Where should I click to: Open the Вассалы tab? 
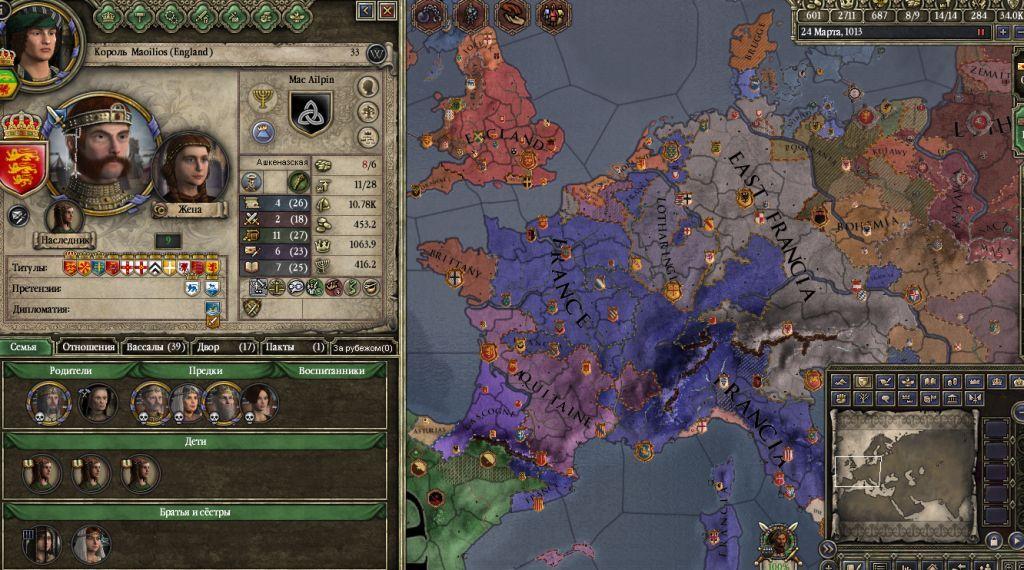(x=155, y=347)
